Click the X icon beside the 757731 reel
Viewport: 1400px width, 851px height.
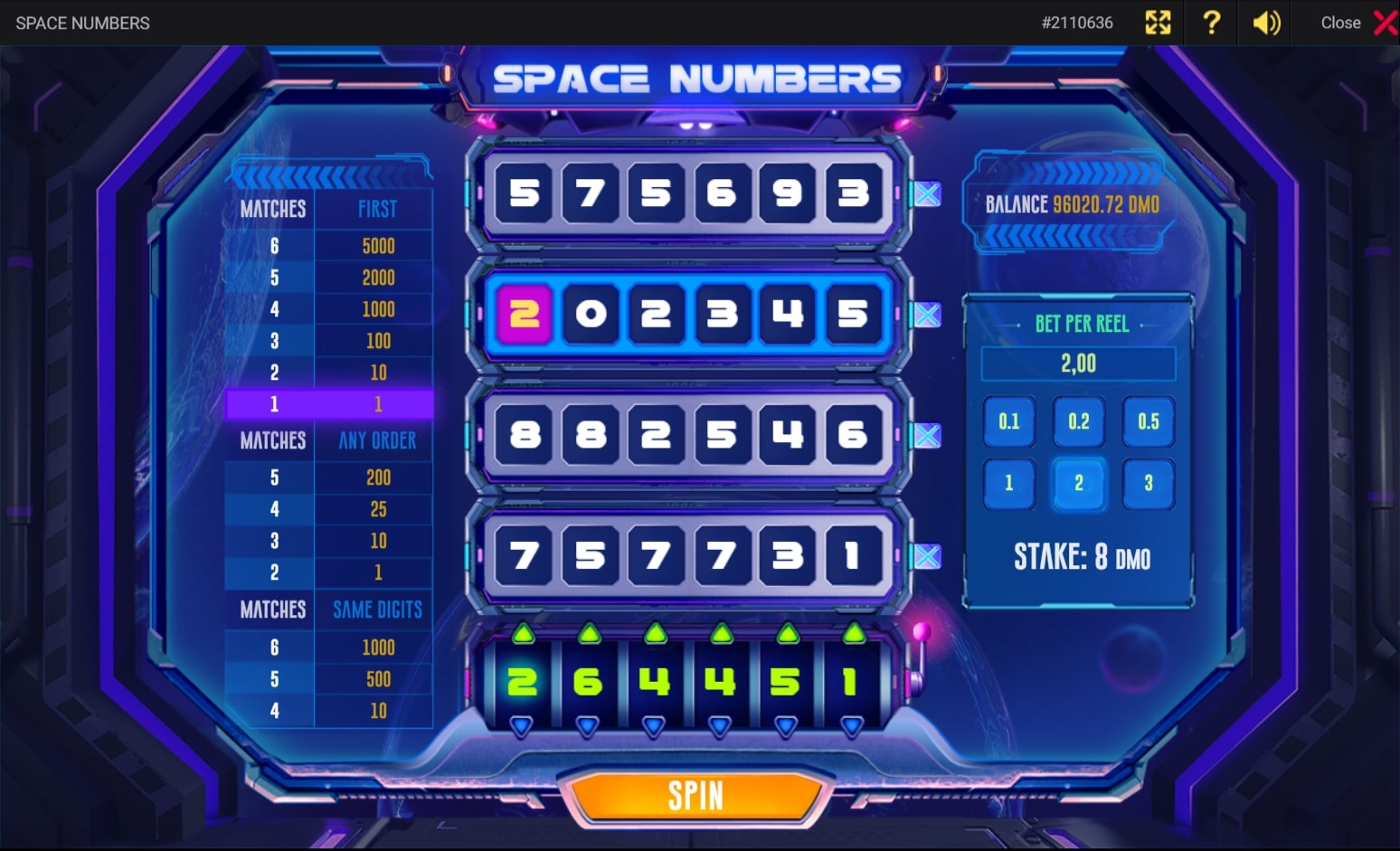(926, 557)
